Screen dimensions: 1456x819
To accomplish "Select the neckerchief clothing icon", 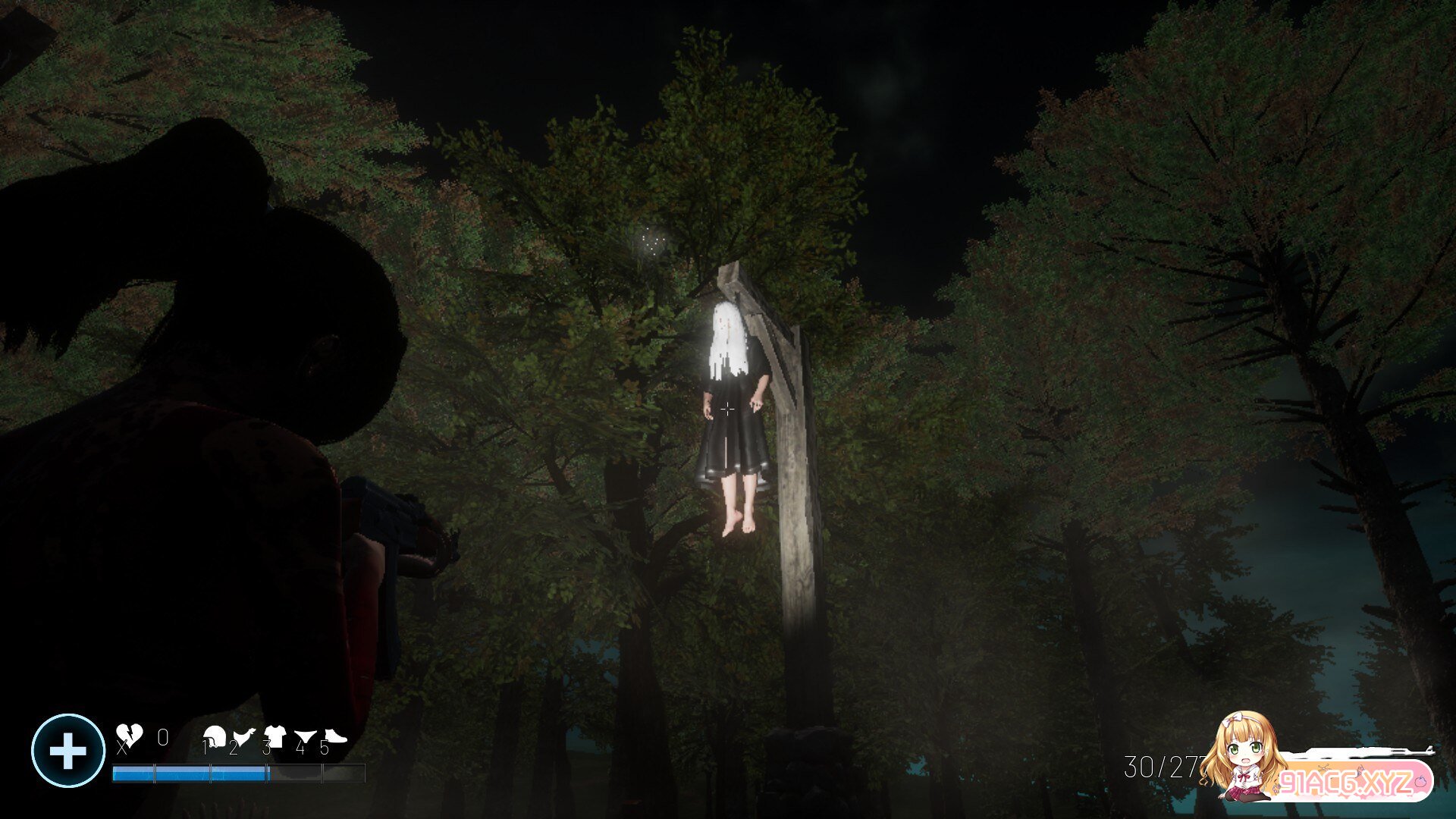I will pyautogui.click(x=244, y=734).
